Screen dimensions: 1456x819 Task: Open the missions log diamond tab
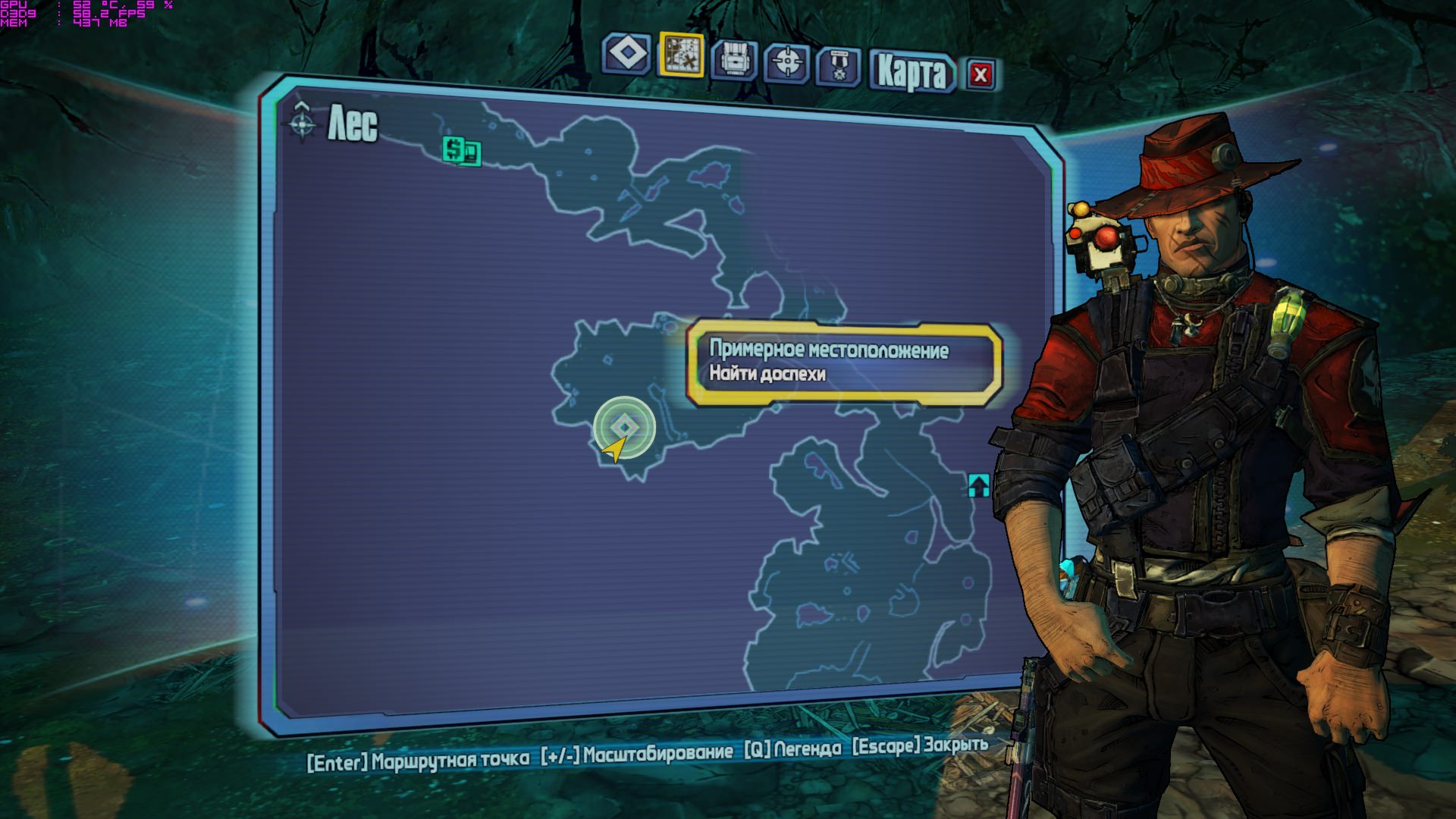pos(626,55)
